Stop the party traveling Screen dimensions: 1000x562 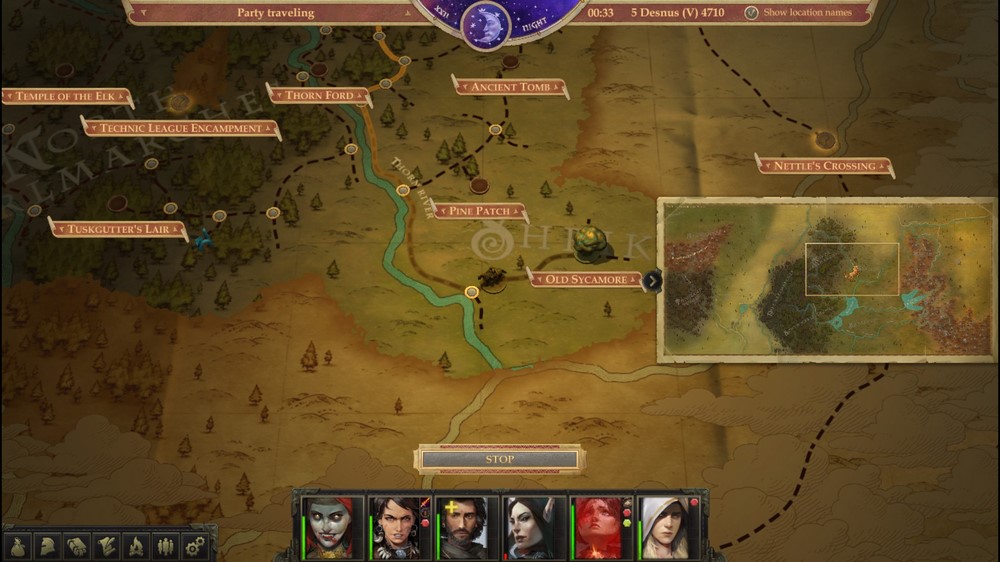(499, 459)
